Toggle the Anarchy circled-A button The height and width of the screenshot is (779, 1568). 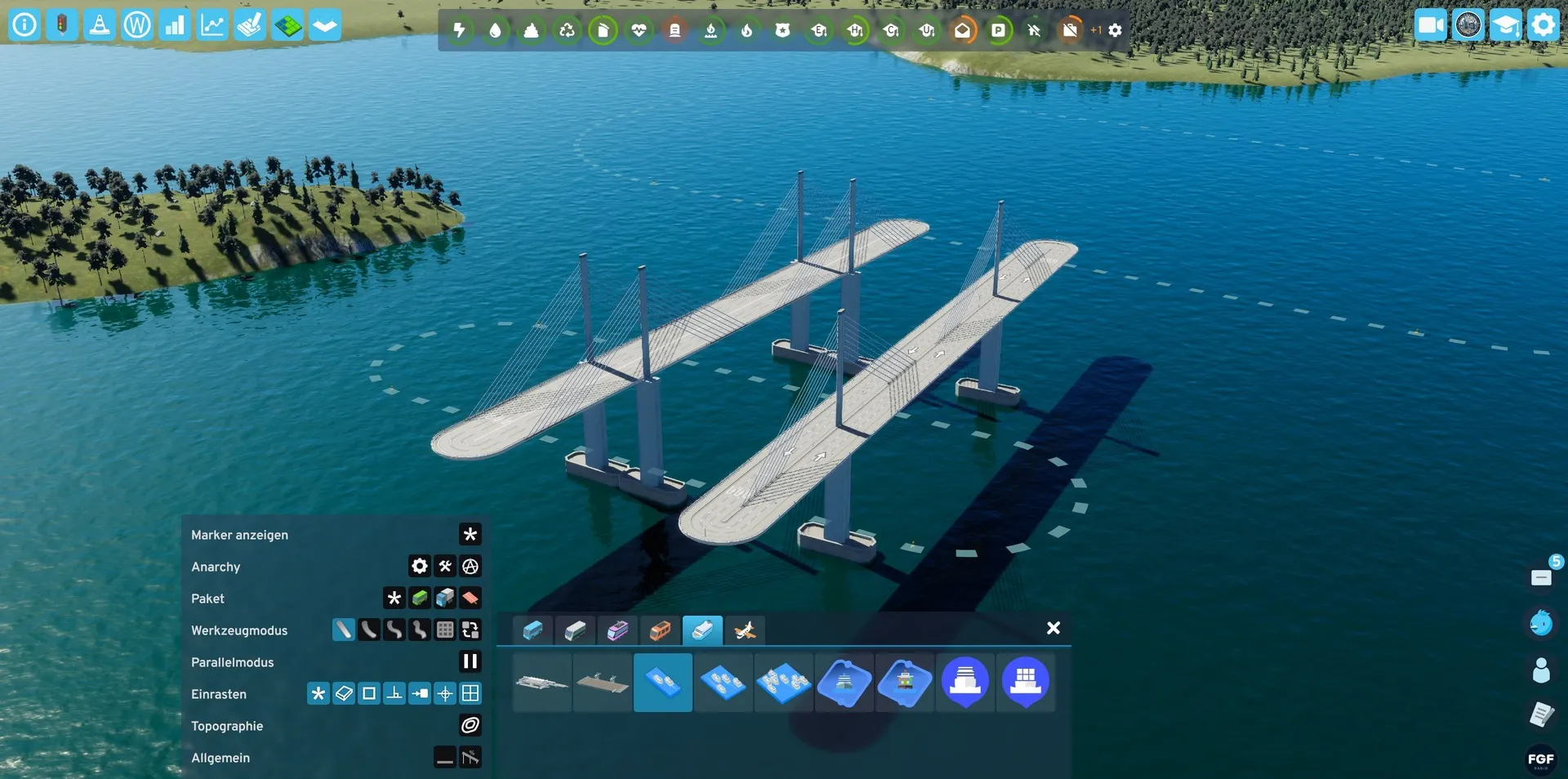(x=470, y=567)
